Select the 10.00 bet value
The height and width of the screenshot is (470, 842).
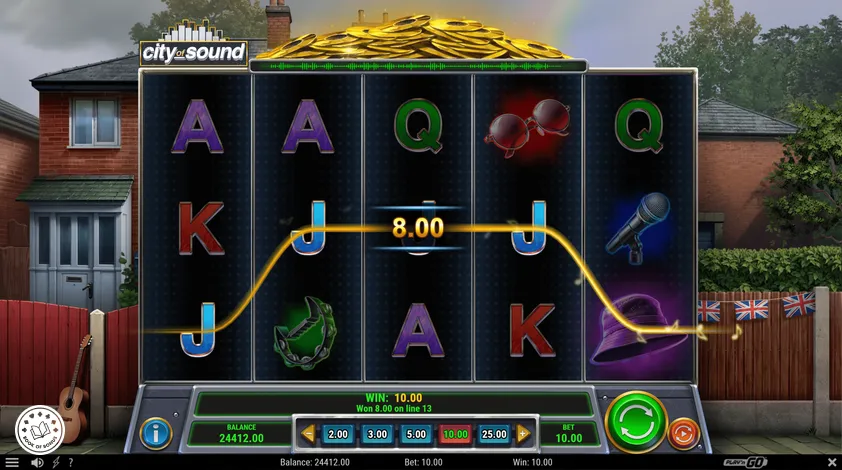point(455,434)
